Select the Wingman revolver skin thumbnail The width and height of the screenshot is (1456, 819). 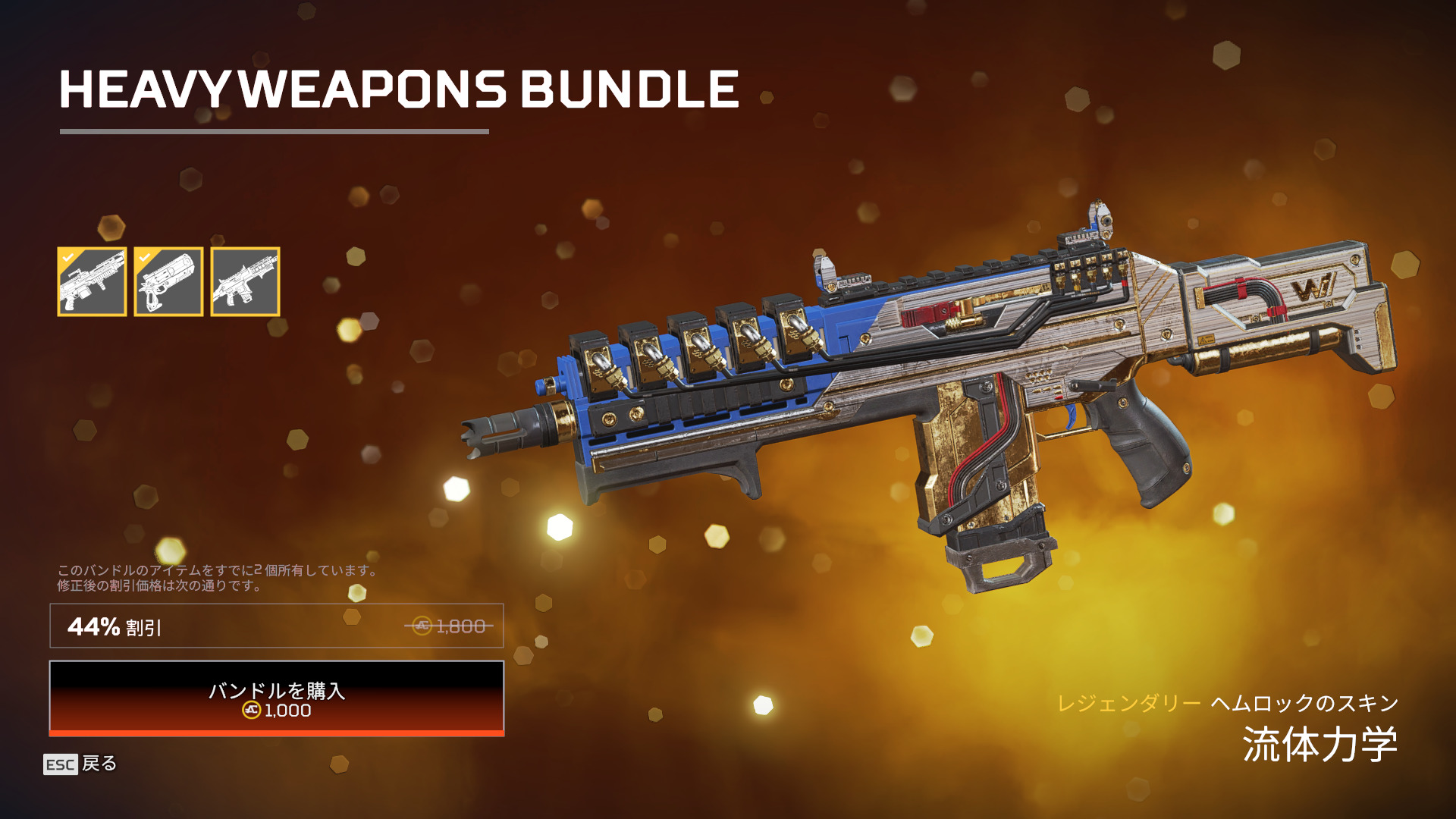(168, 282)
